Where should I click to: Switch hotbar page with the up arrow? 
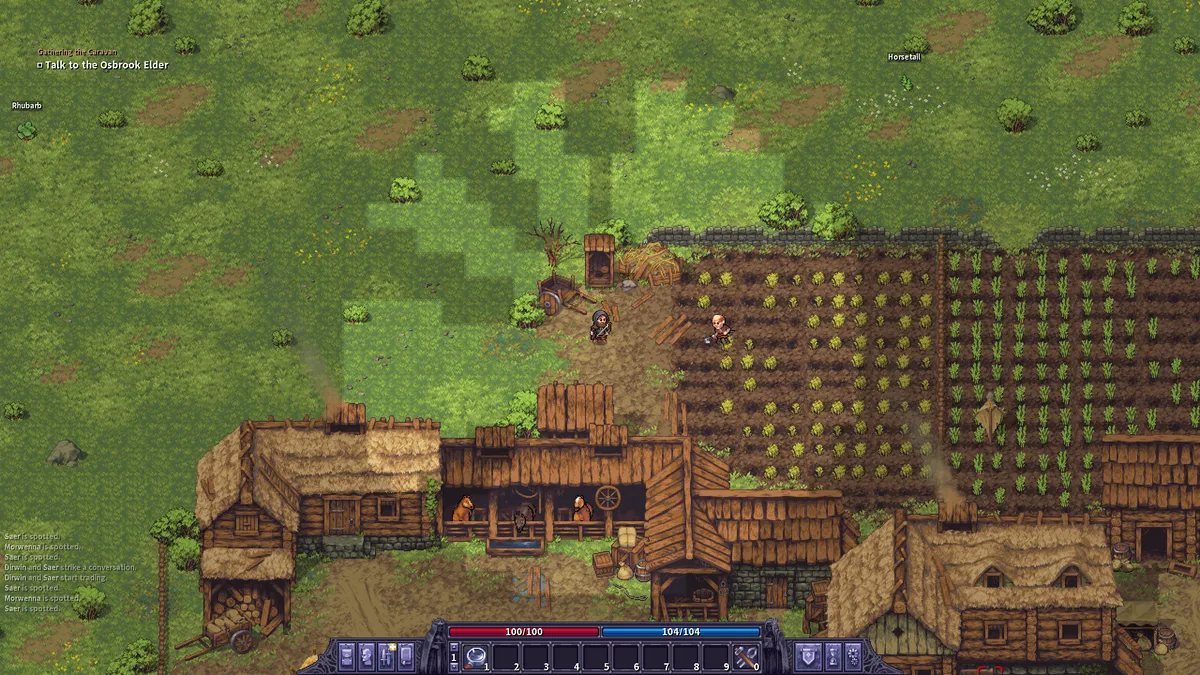coord(454,648)
